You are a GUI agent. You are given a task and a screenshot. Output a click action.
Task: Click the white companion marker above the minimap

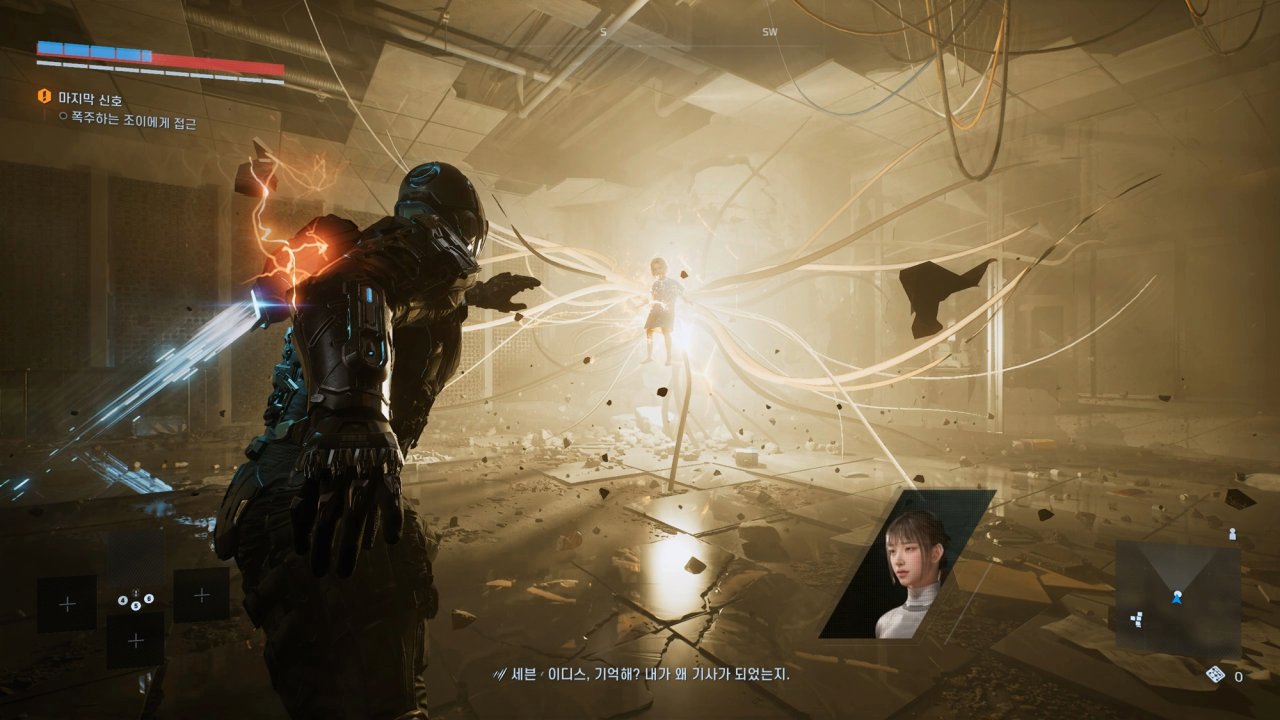1233,533
